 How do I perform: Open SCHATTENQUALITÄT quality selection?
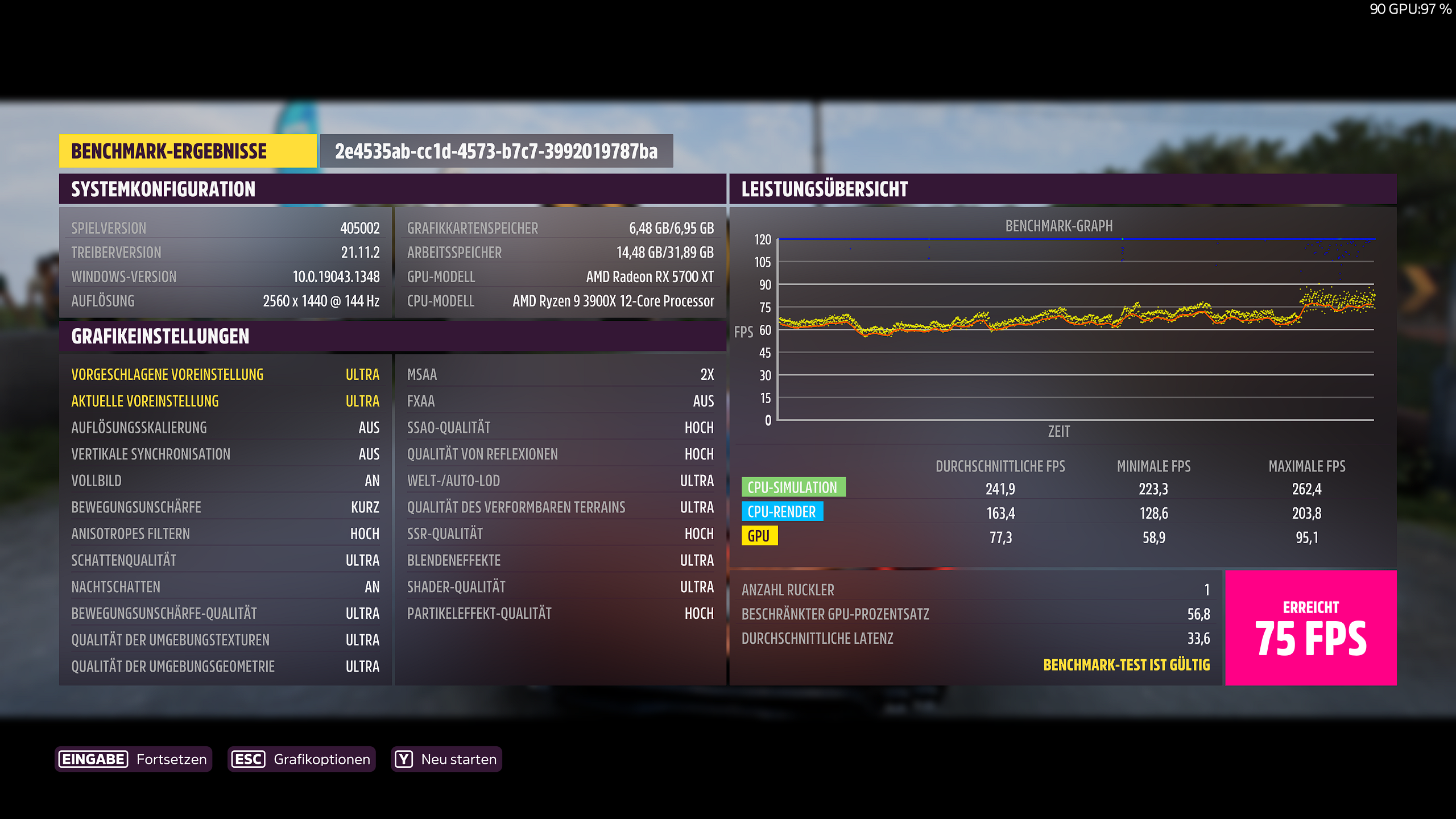coord(225,560)
